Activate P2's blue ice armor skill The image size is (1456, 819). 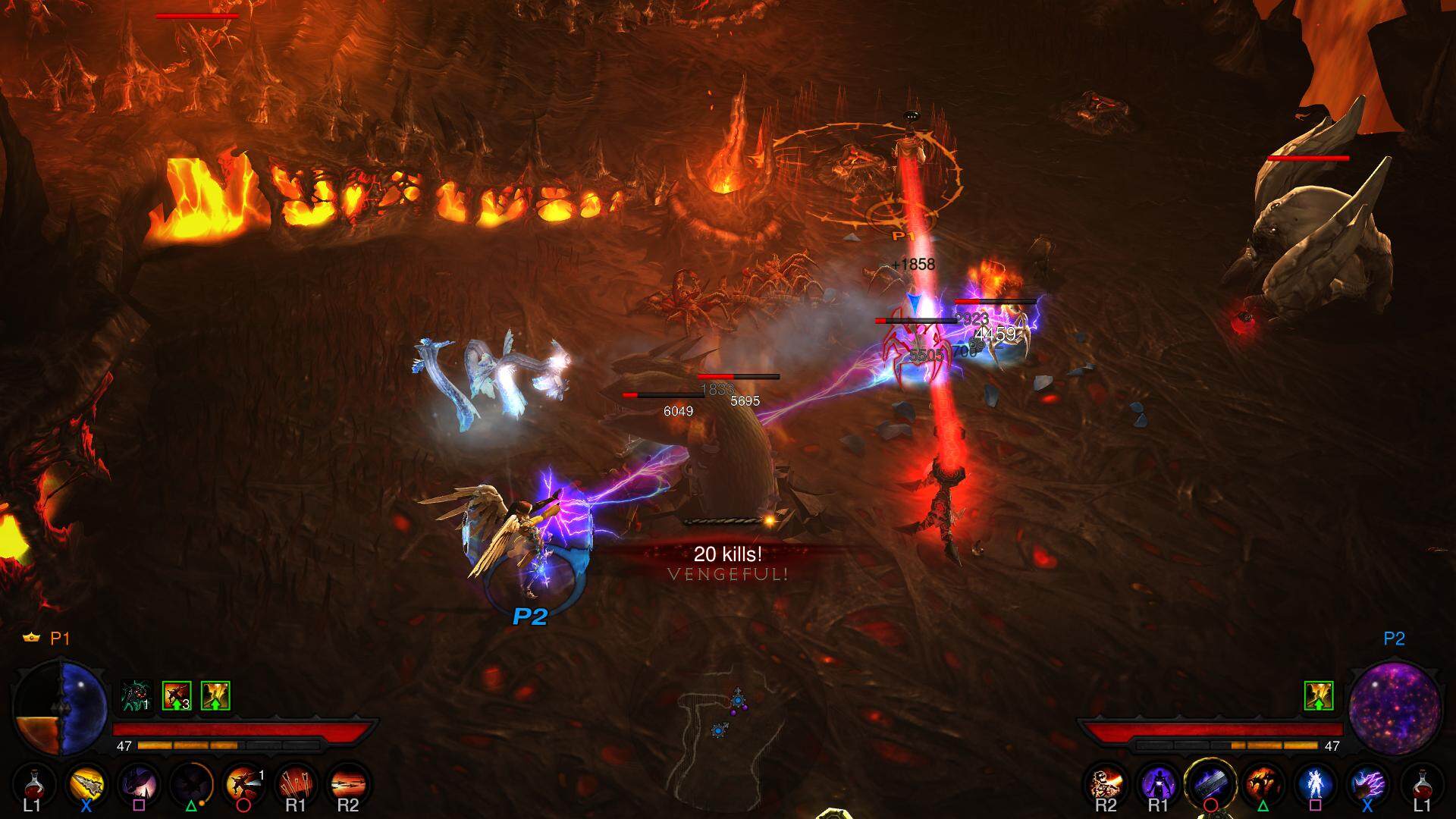pos(1316,785)
